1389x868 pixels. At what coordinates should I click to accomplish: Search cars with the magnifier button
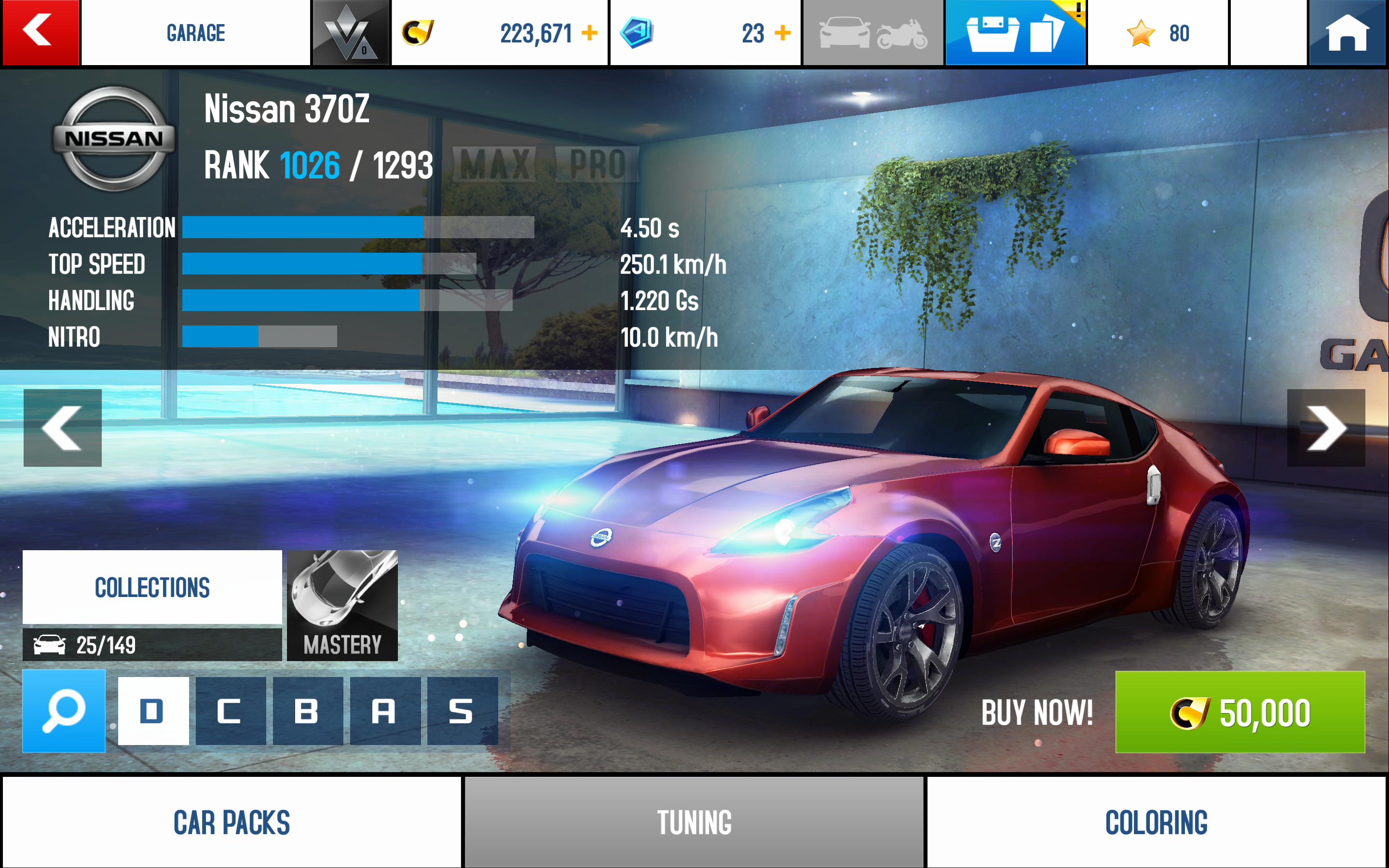(x=64, y=711)
